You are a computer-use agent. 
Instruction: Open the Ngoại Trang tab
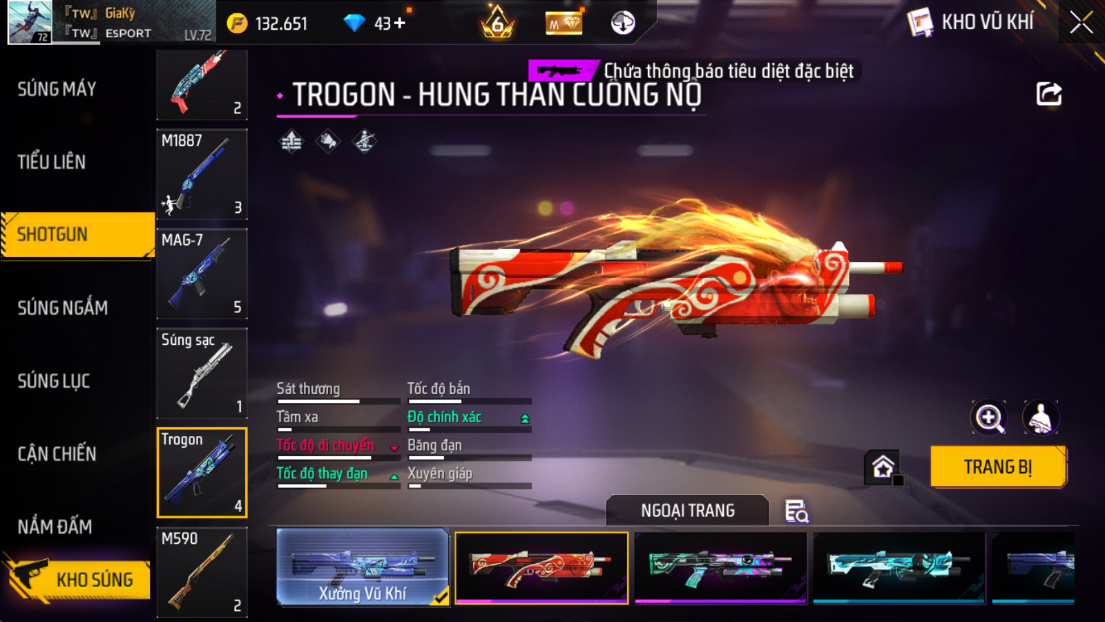(x=687, y=510)
